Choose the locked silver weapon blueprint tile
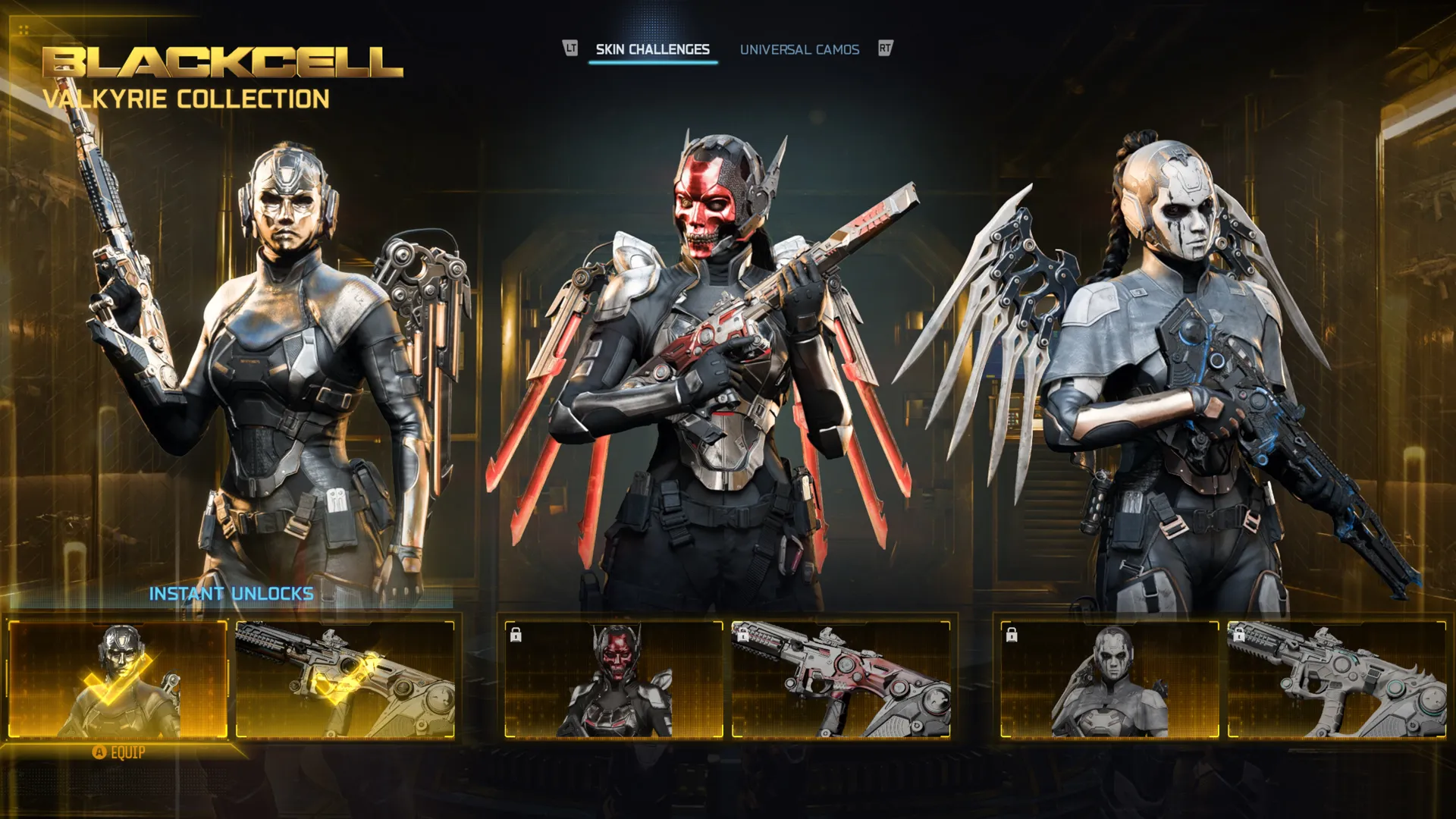Viewport: 1456px width, 819px height. (1336, 679)
